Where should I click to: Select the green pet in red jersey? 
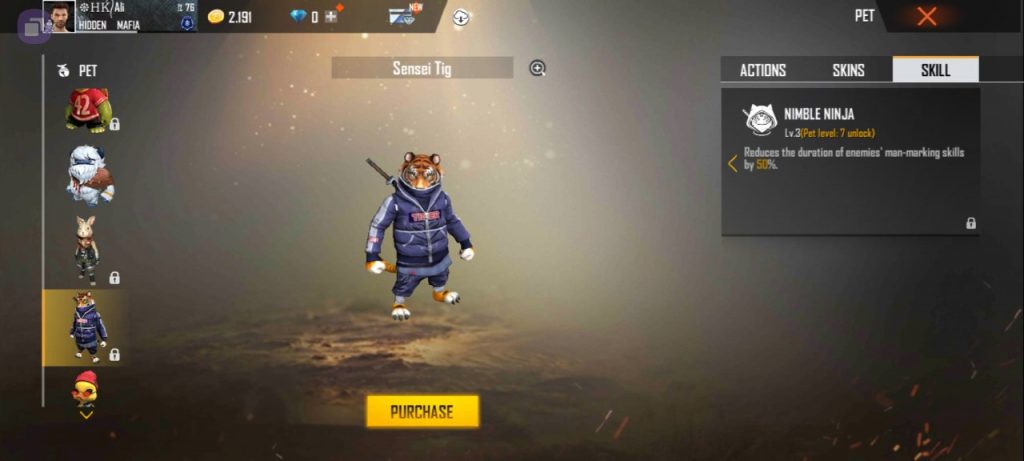[87, 110]
